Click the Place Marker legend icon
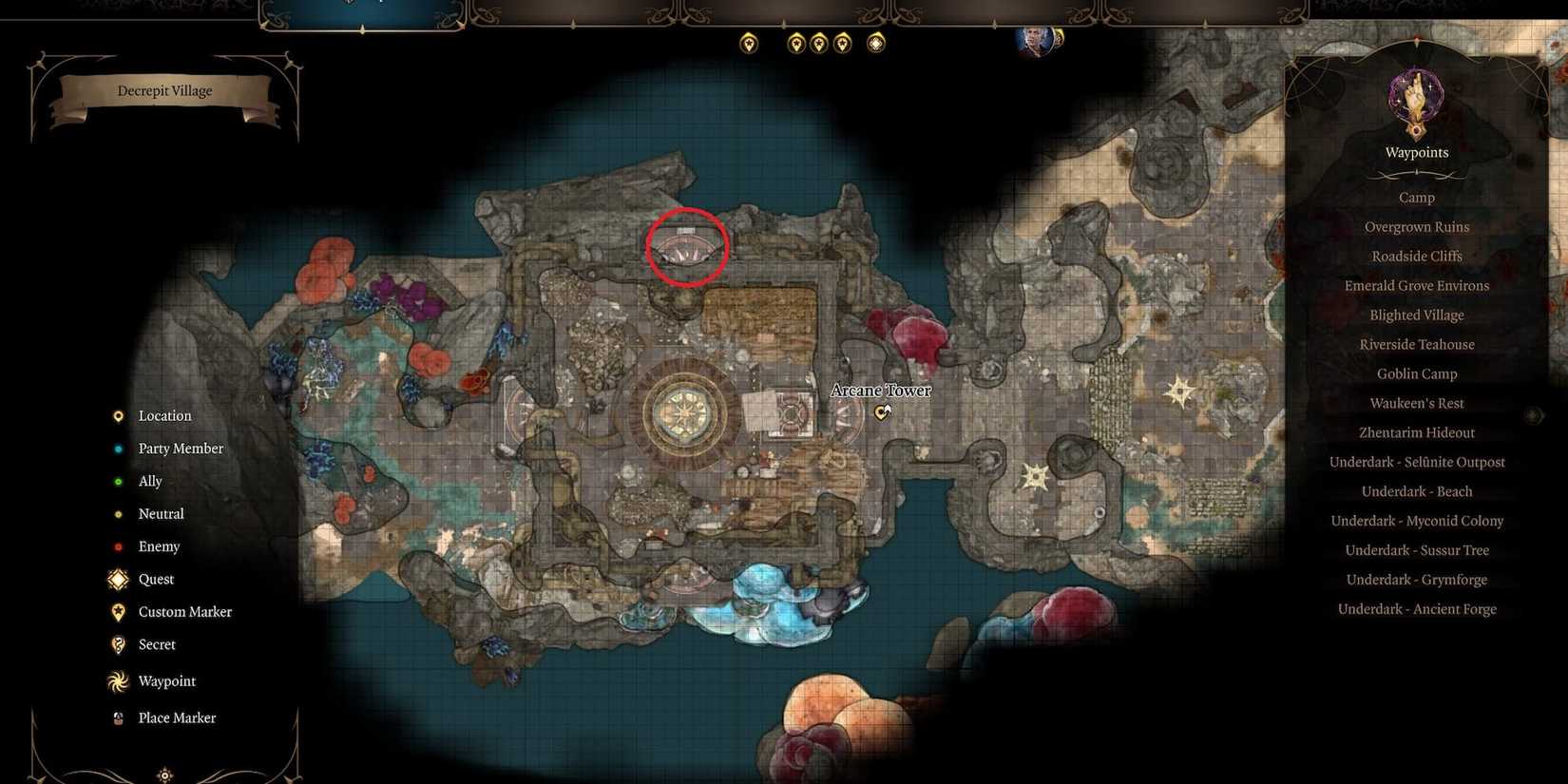This screenshot has width=1568, height=784. (x=117, y=717)
